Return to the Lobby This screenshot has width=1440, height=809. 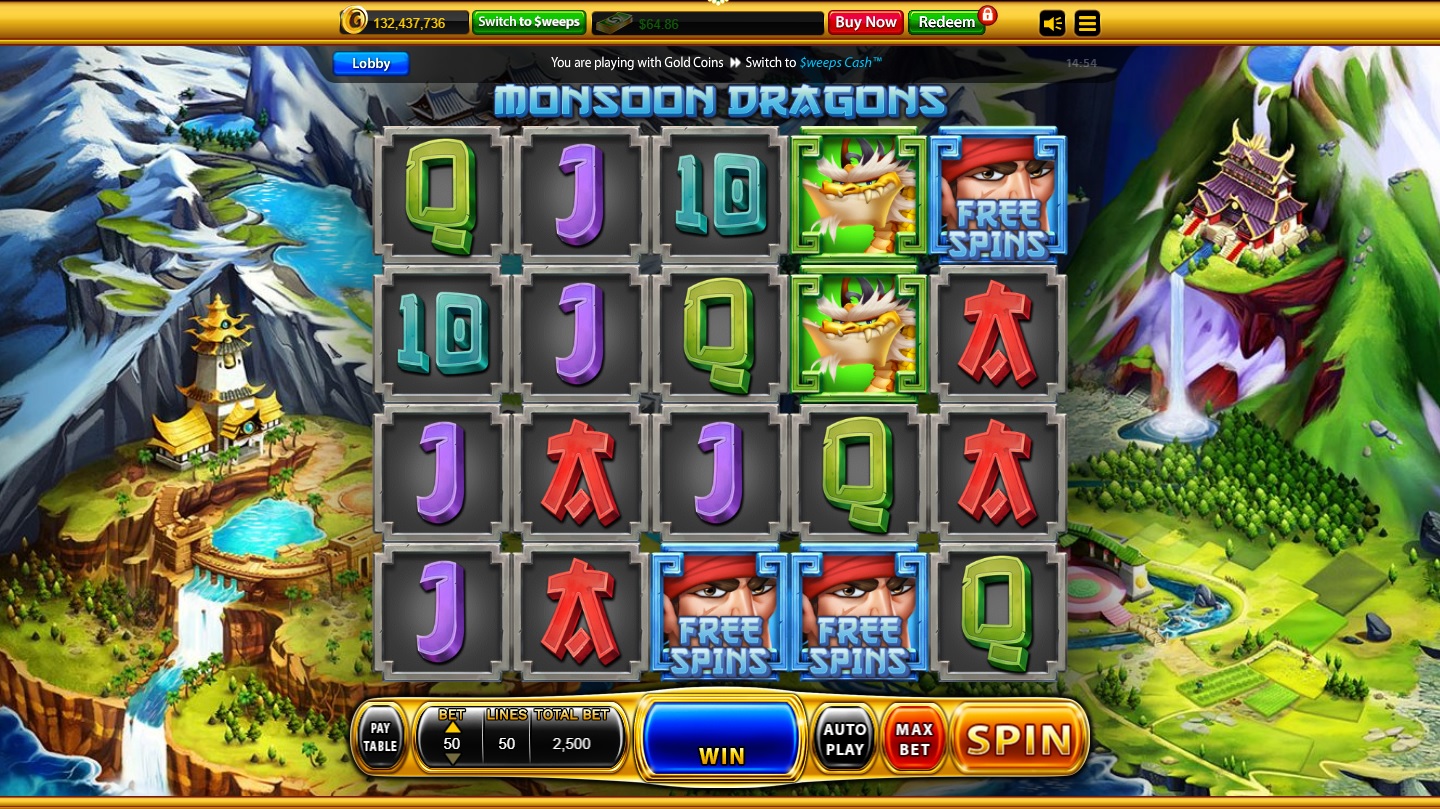[370, 63]
